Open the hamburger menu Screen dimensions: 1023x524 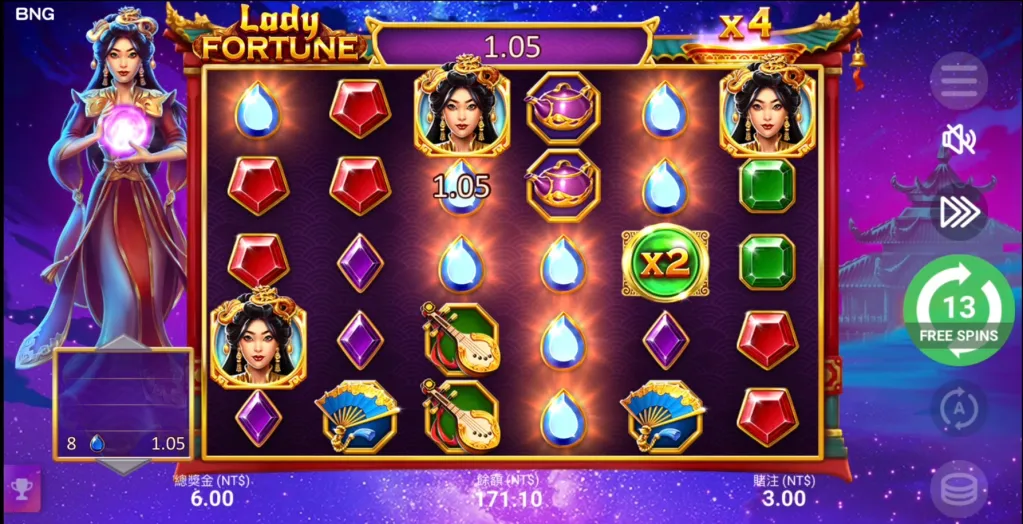coord(959,80)
